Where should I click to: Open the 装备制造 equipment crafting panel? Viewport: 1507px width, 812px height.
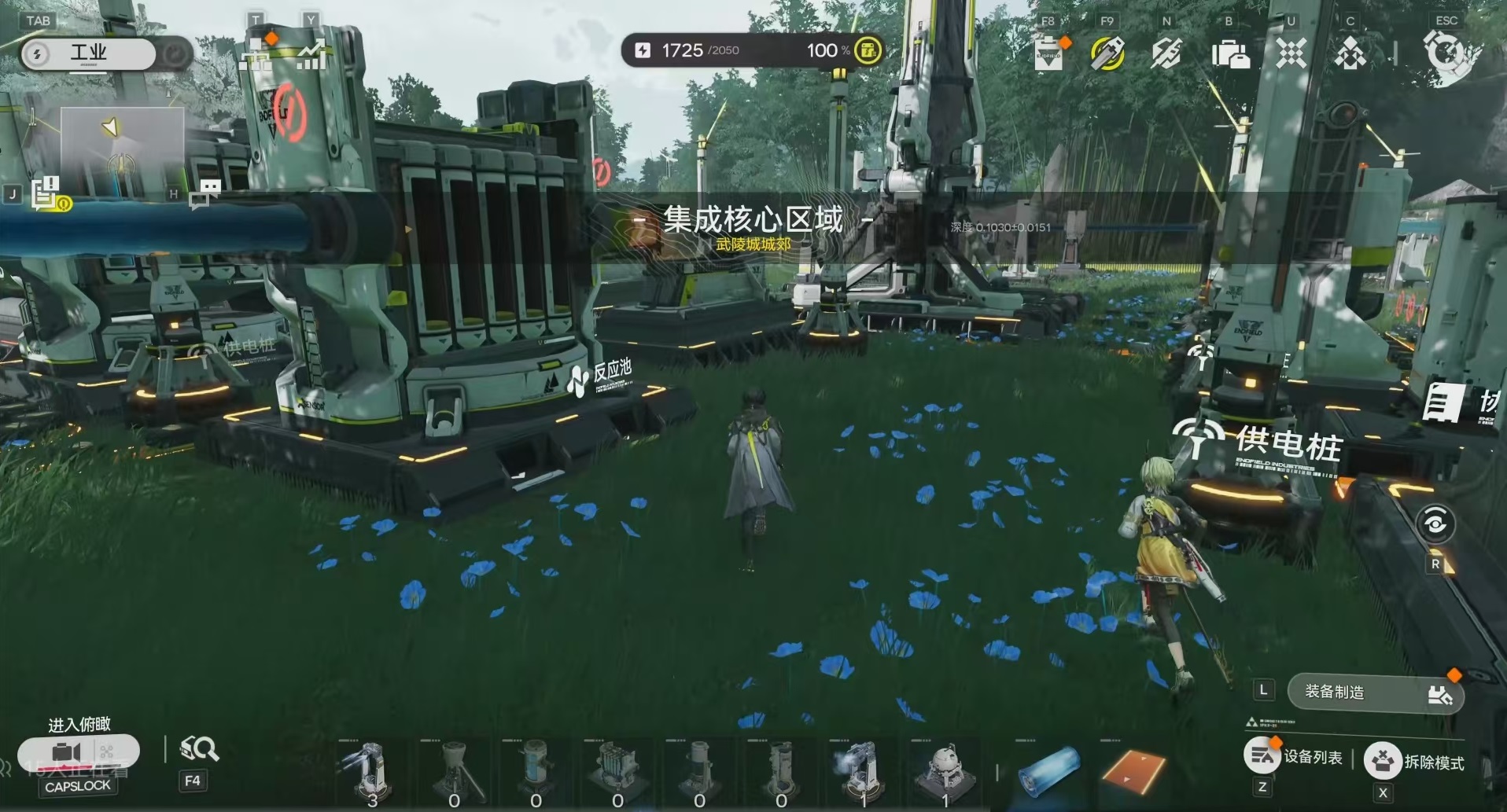[x=1375, y=693]
